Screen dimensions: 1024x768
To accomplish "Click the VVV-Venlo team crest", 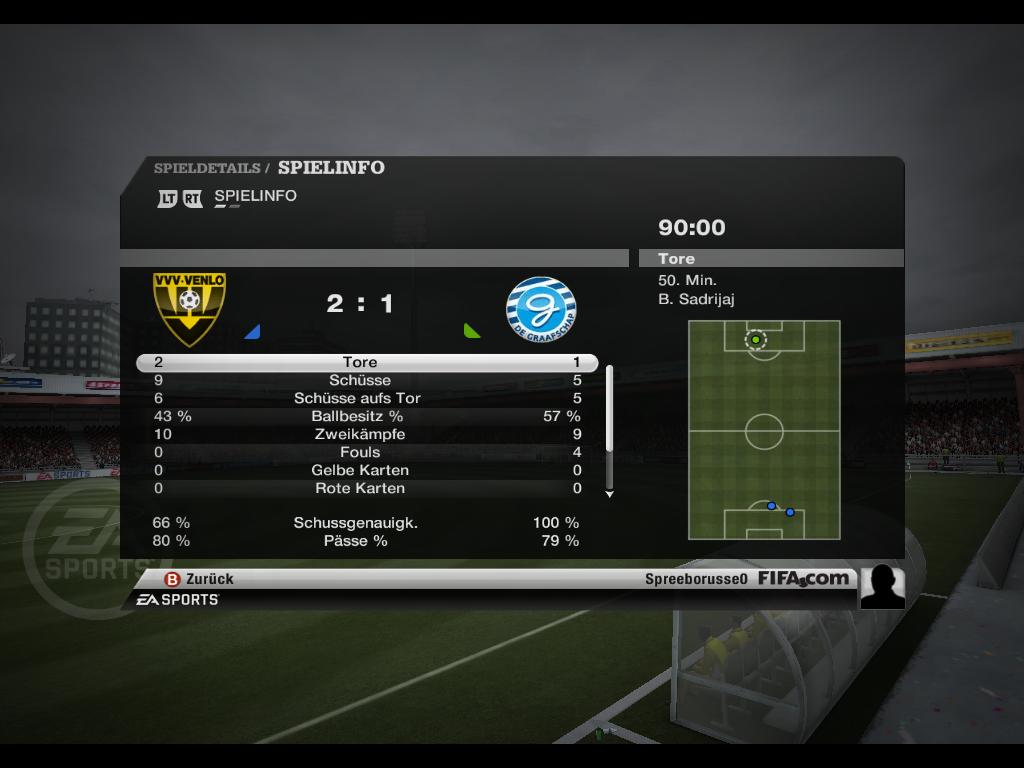I will pyautogui.click(x=189, y=307).
